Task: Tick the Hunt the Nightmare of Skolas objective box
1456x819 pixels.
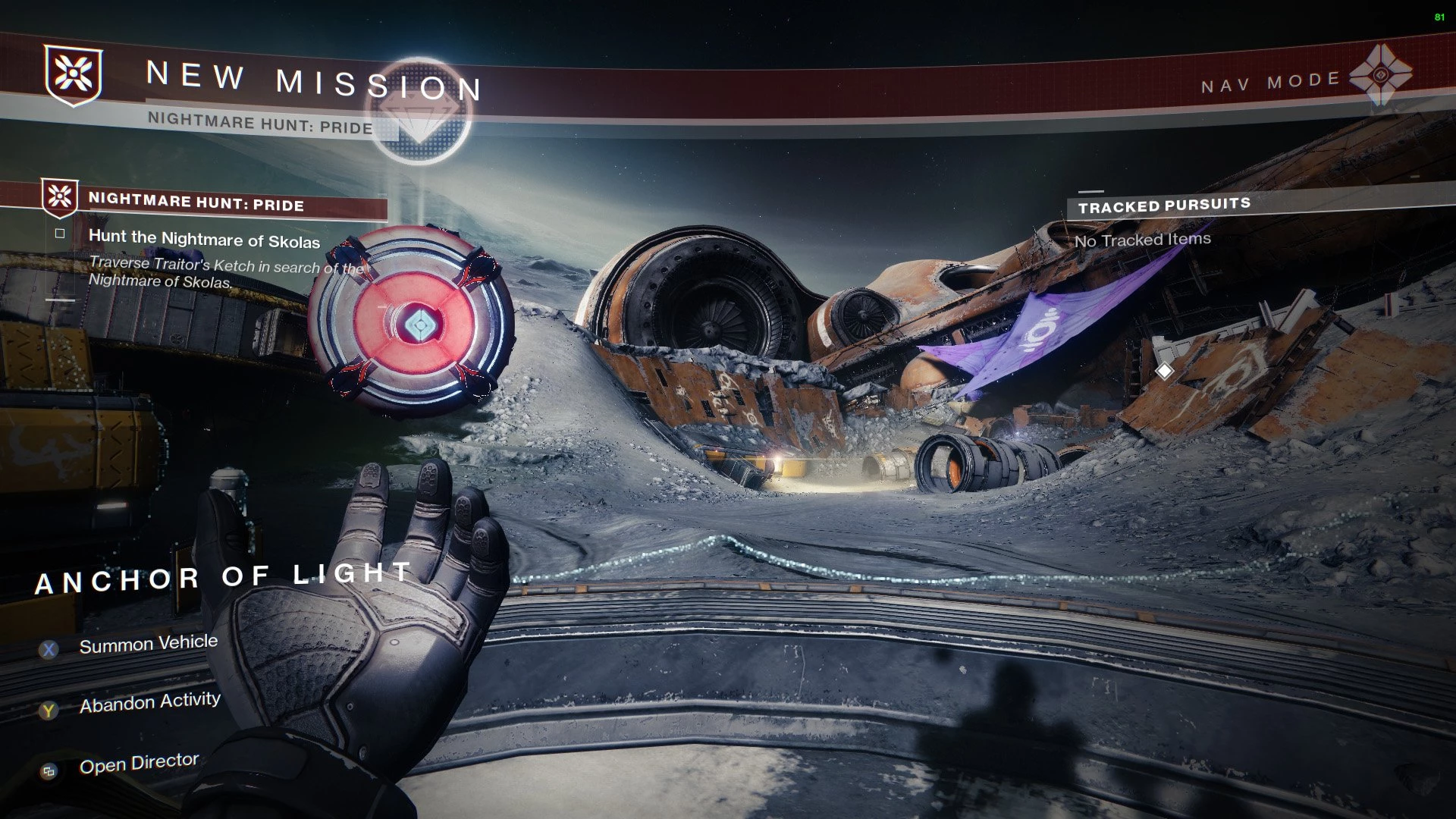Action: pyautogui.click(x=60, y=234)
